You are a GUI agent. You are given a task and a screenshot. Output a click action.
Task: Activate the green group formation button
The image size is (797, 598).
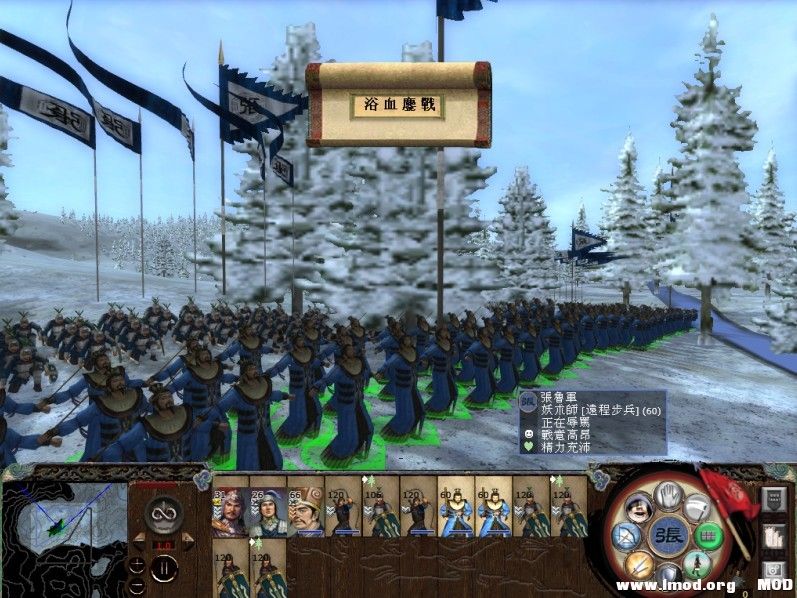709,537
